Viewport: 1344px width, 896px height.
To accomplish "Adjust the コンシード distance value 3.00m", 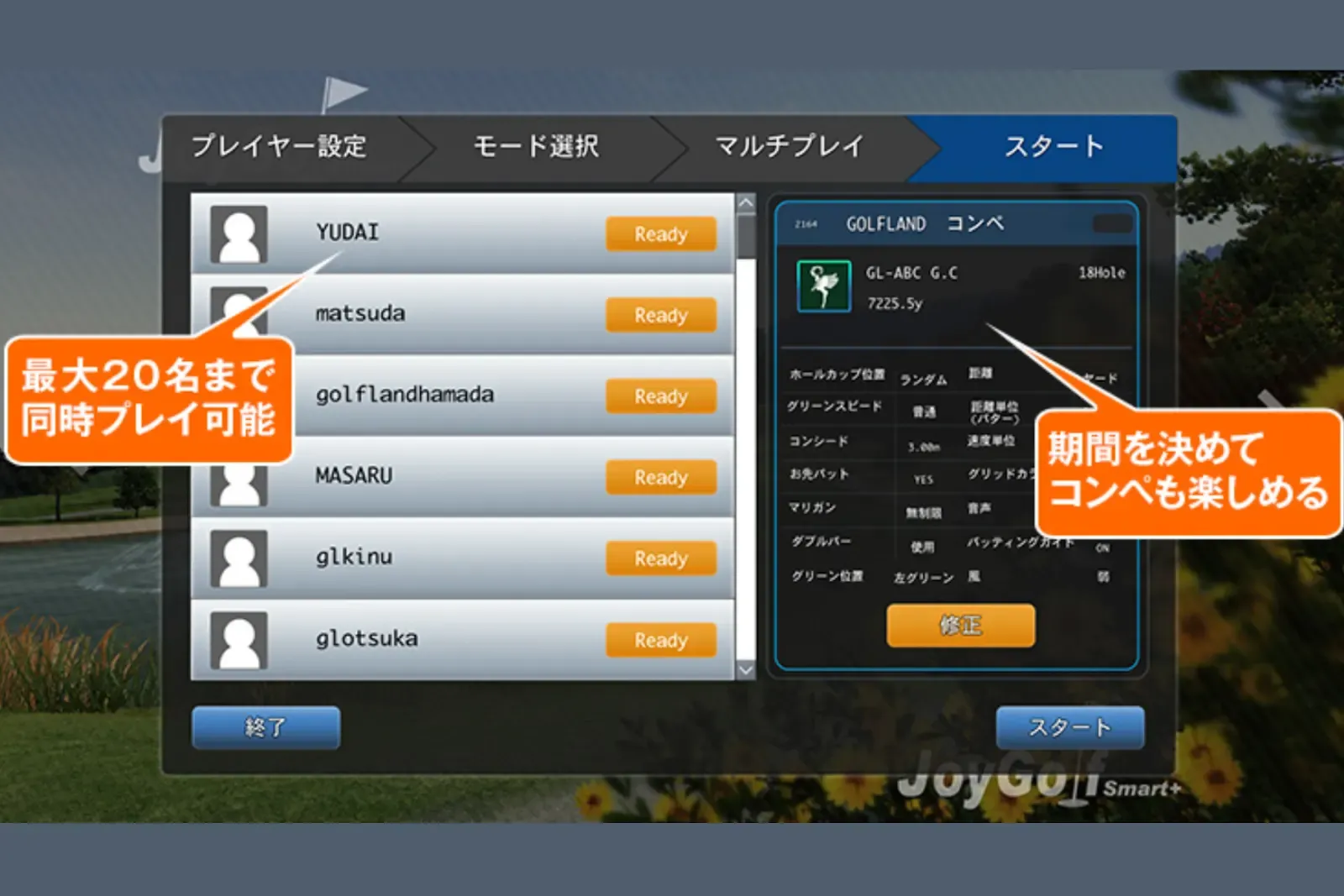I will [922, 443].
